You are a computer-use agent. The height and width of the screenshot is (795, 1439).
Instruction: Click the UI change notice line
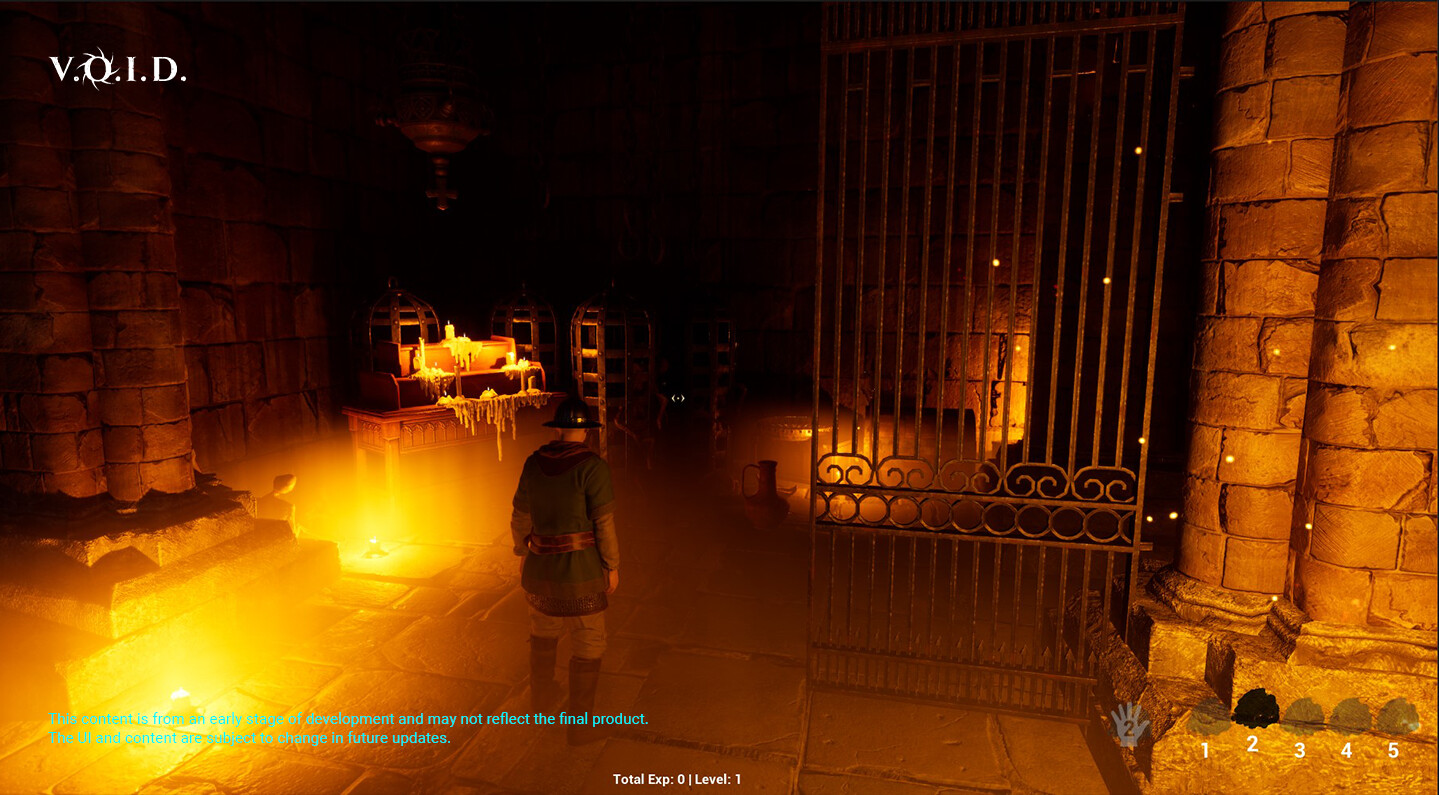pyautogui.click(x=250, y=738)
